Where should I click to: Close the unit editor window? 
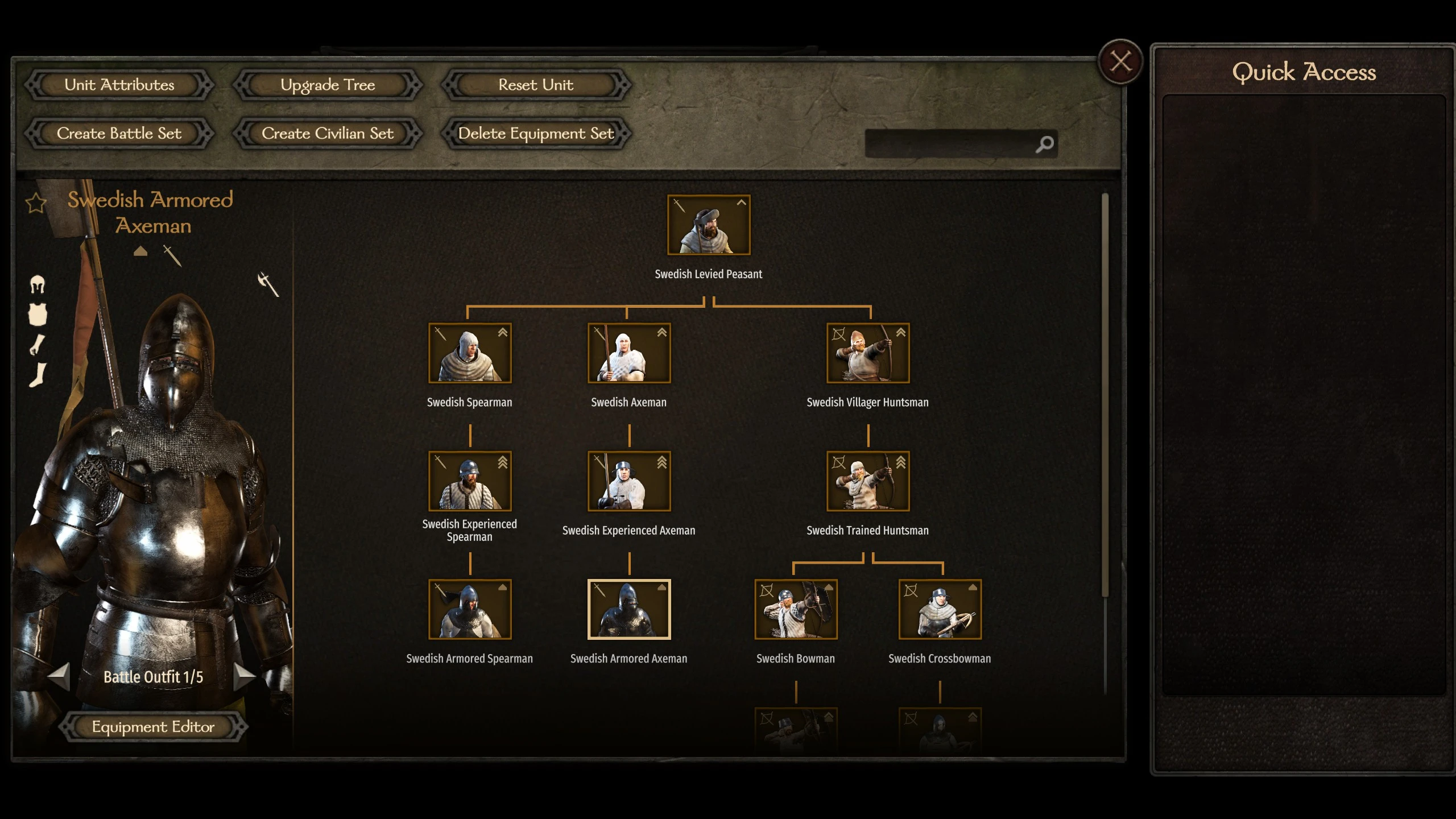(x=1120, y=61)
